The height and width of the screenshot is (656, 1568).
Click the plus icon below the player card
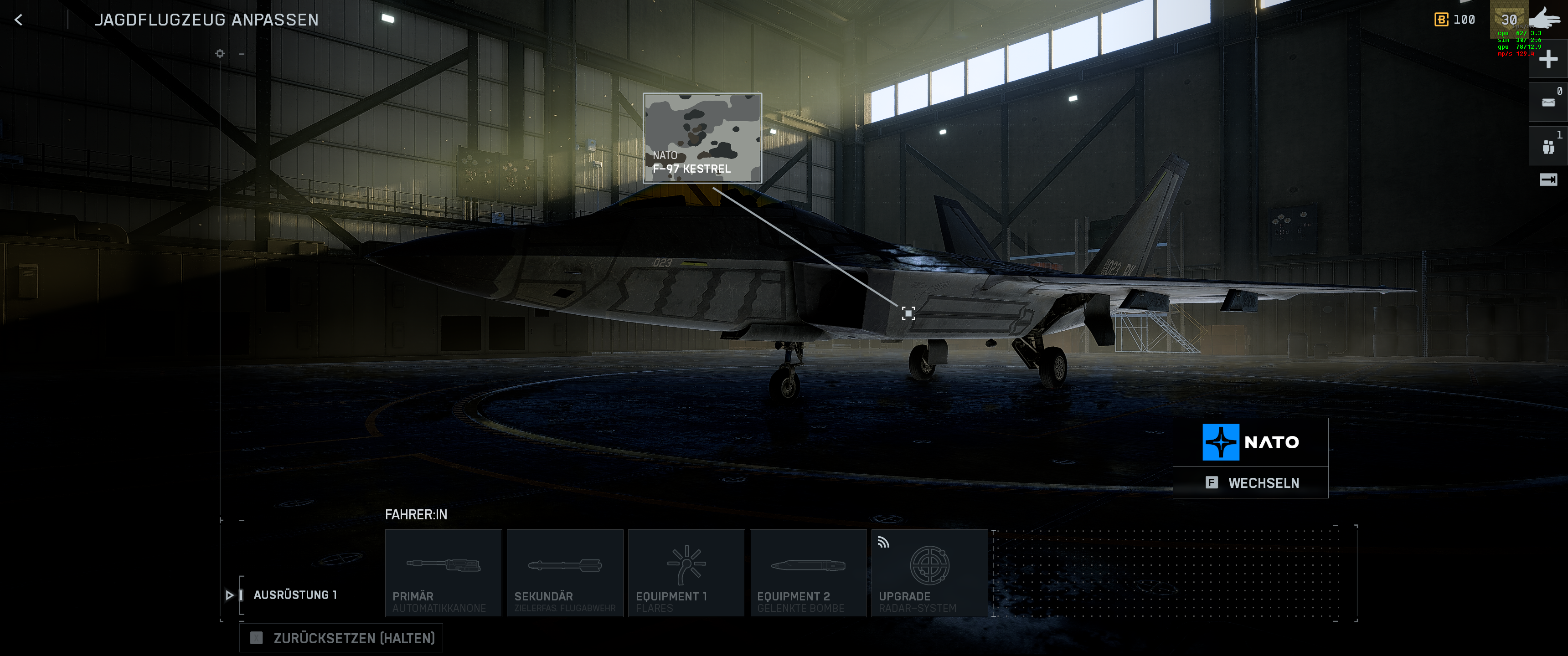point(1548,58)
